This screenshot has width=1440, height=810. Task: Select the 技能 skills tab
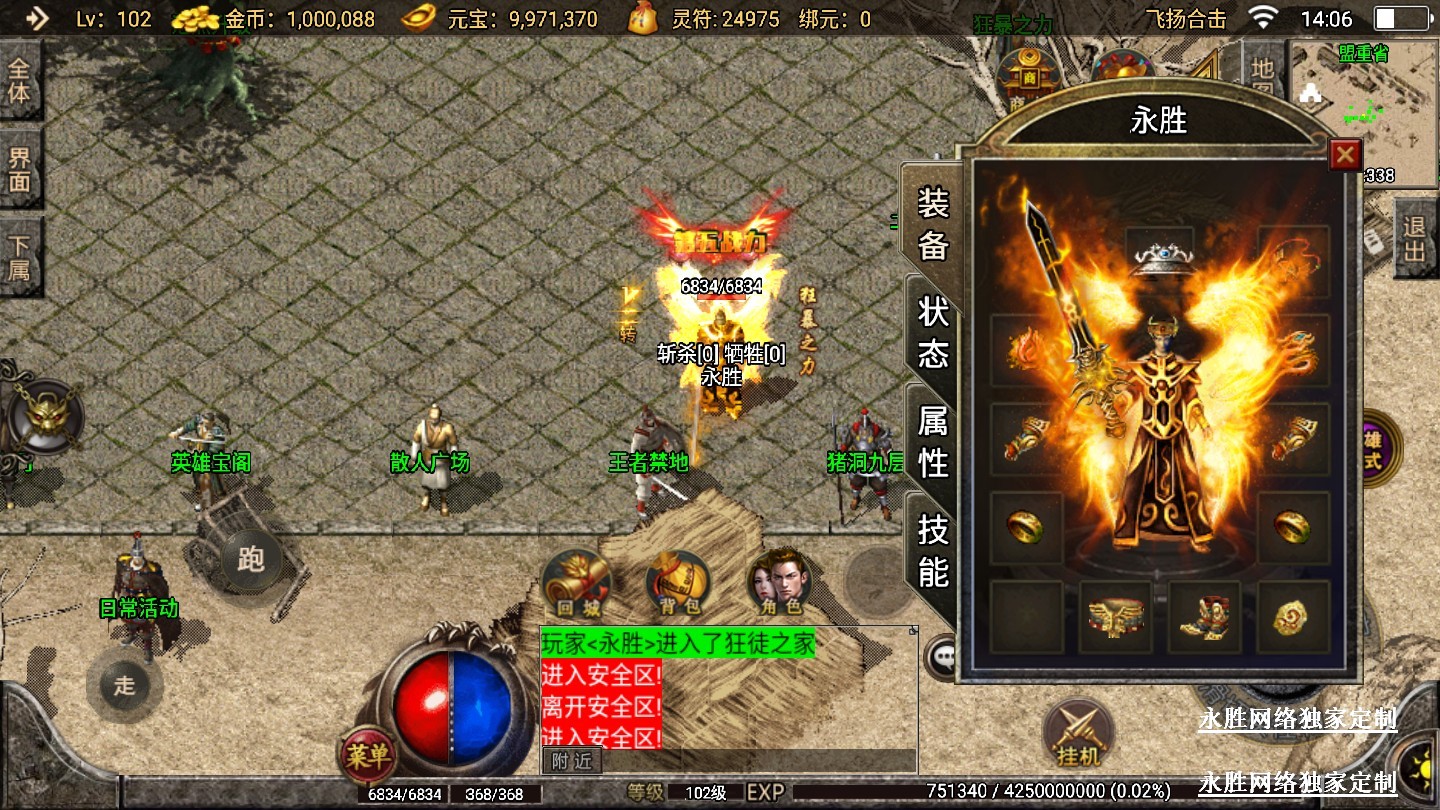pyautogui.click(x=933, y=549)
